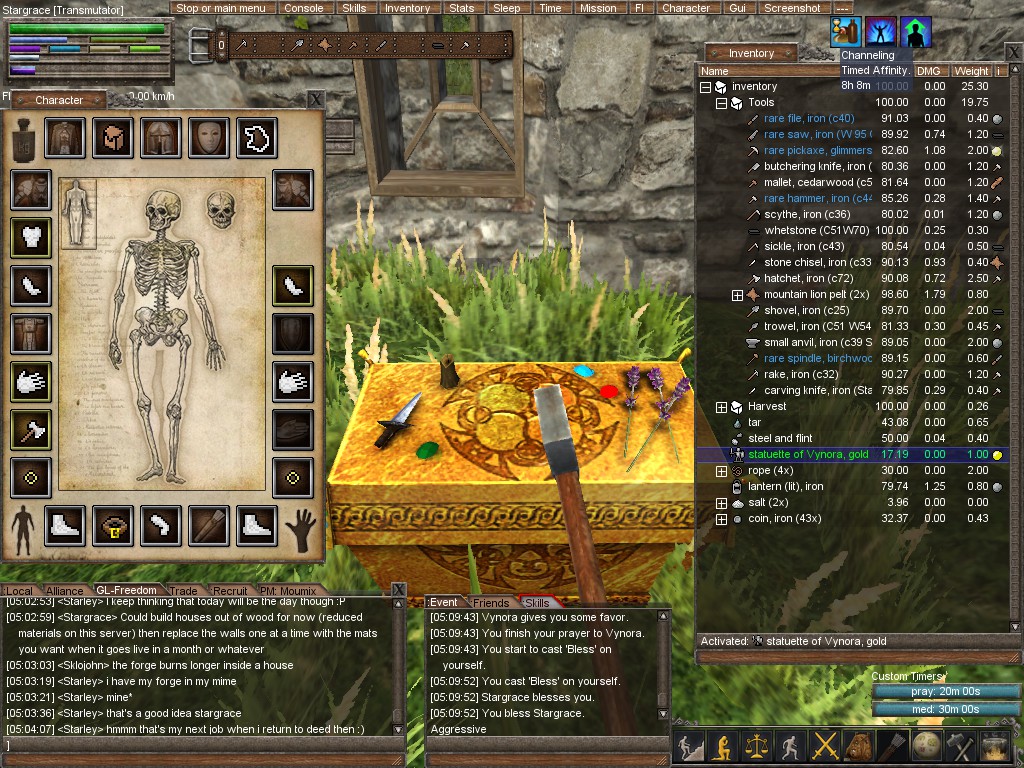Take a screenshot with the Screenshot button
1024x768 pixels.
click(x=792, y=8)
